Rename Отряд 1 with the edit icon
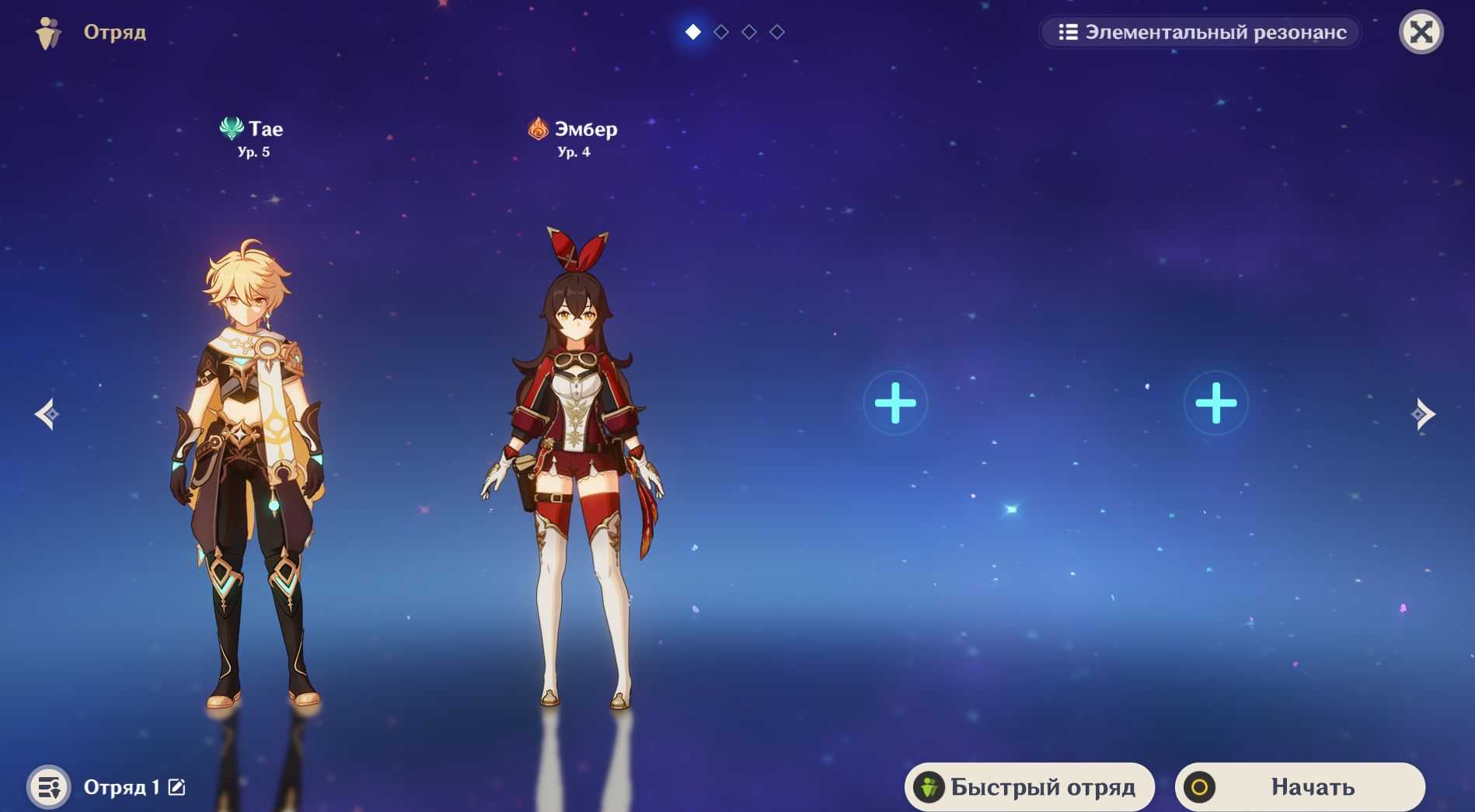Screen dimensions: 1475x812 (x=177, y=787)
